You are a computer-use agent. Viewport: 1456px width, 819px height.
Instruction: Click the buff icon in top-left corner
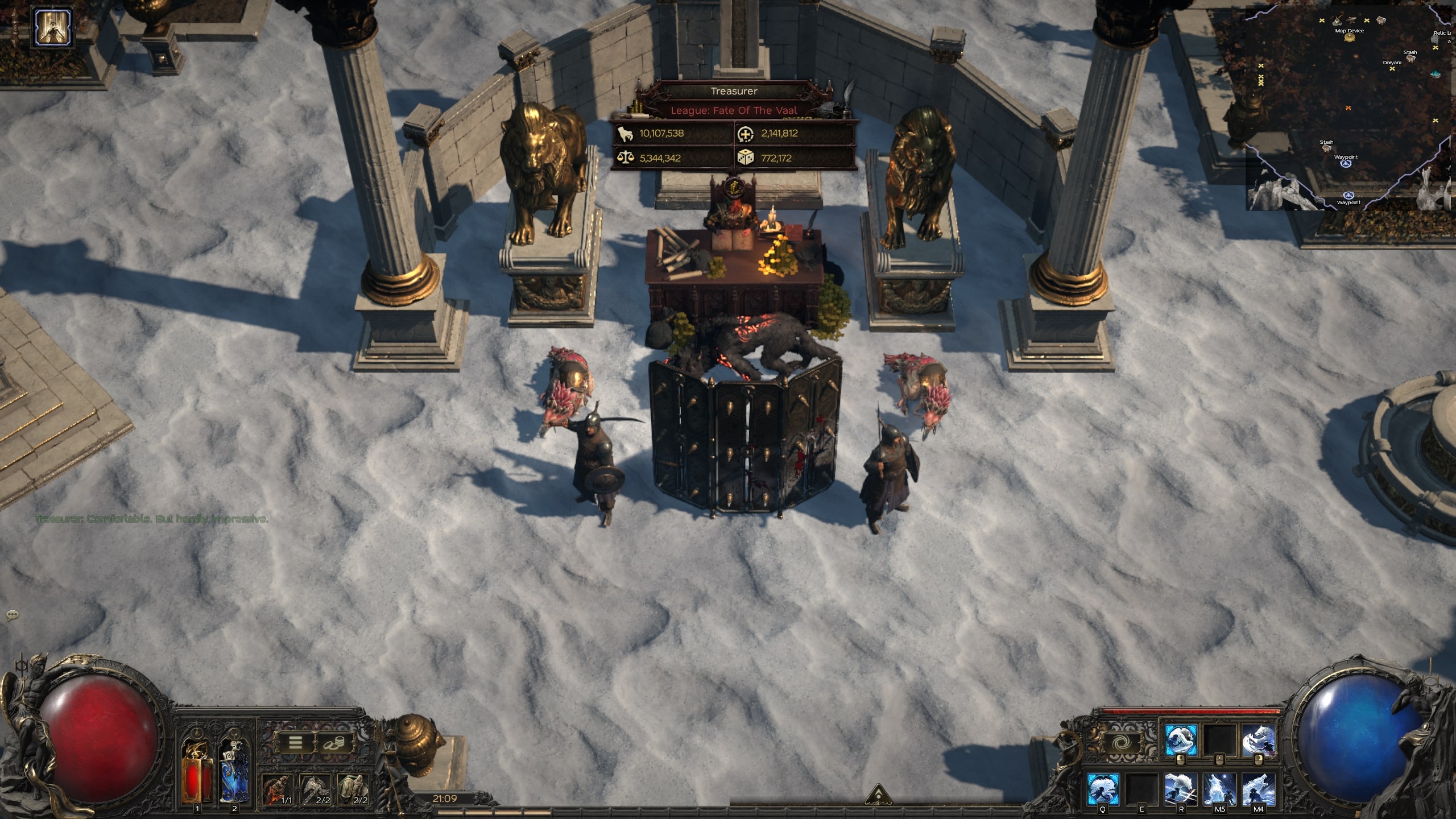(53, 26)
